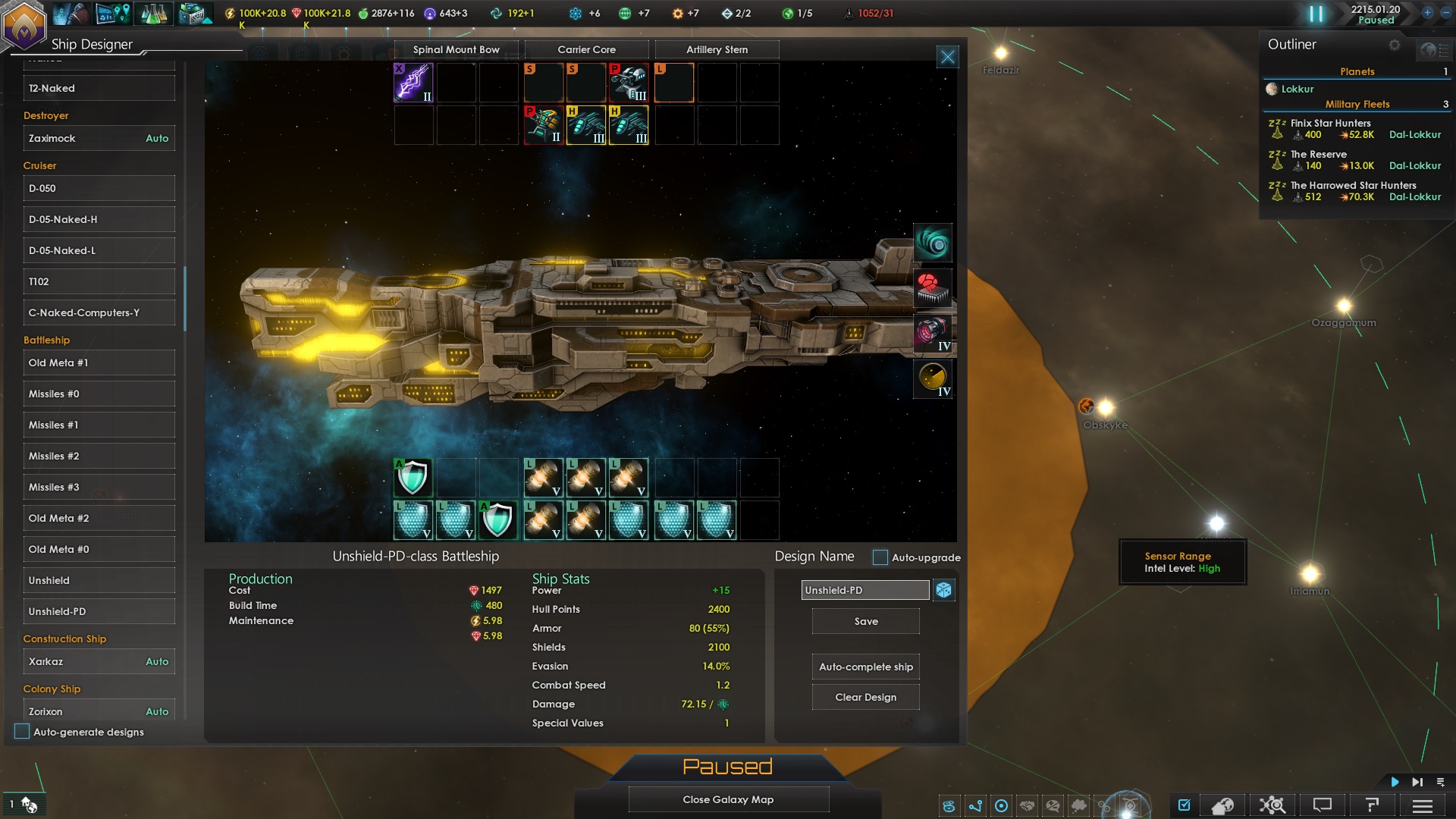Randomize design name with dice icon
1456x819 pixels.
[x=944, y=590]
